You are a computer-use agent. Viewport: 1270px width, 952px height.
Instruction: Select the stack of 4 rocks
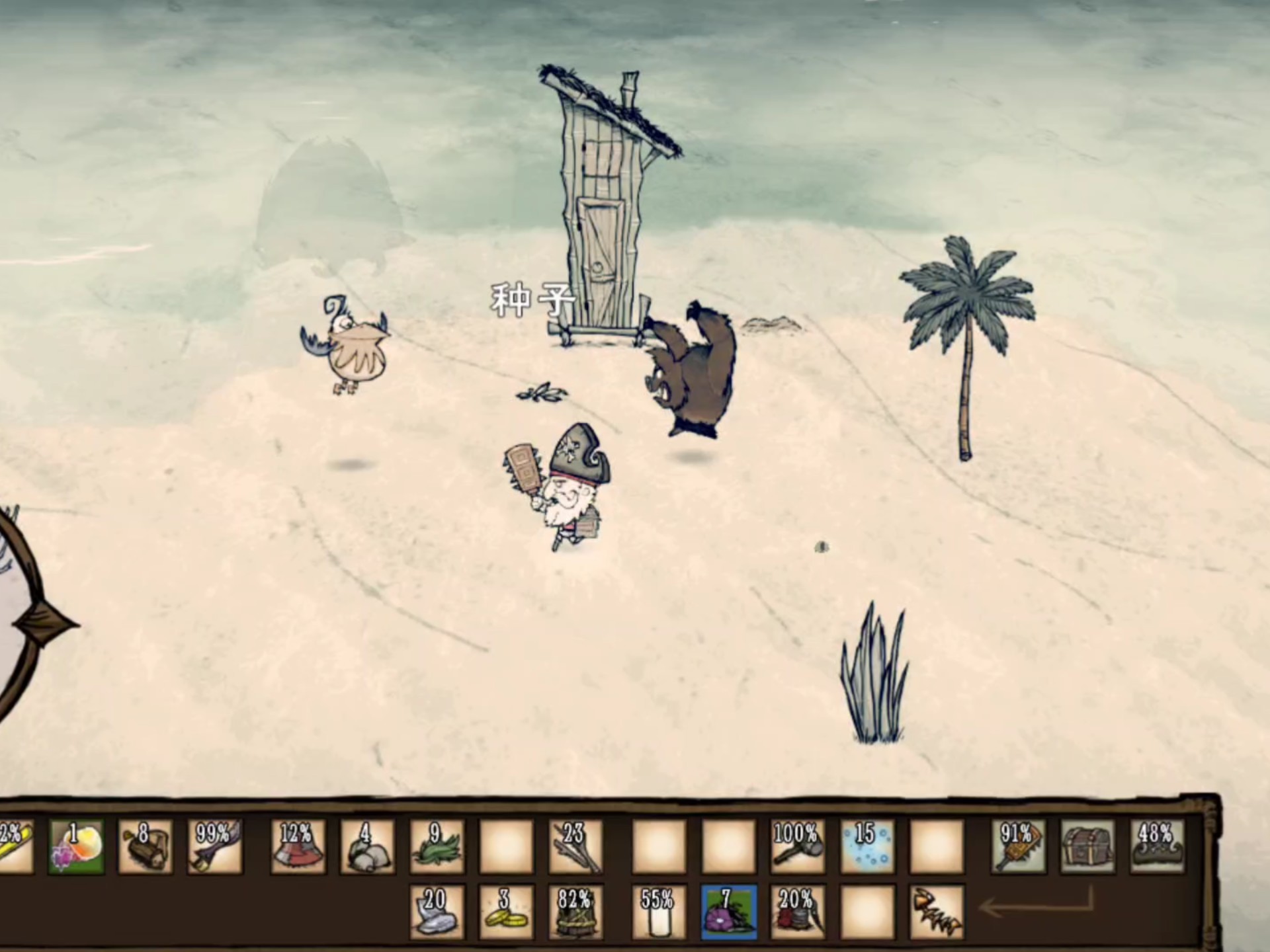(x=367, y=847)
